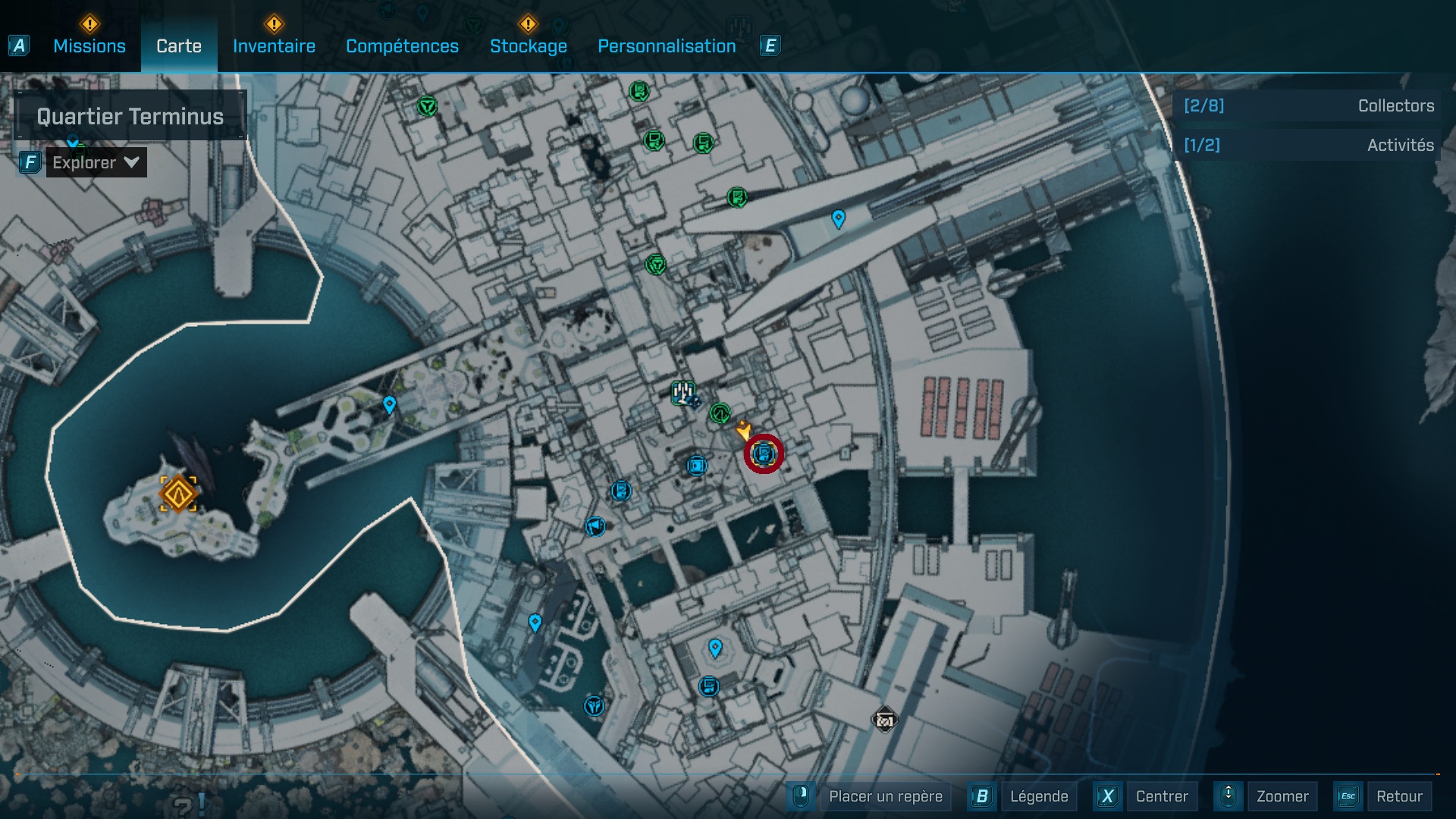Screen dimensions: 1456x819
Task: Click Placer un repère to set a marker
Action: click(x=887, y=797)
